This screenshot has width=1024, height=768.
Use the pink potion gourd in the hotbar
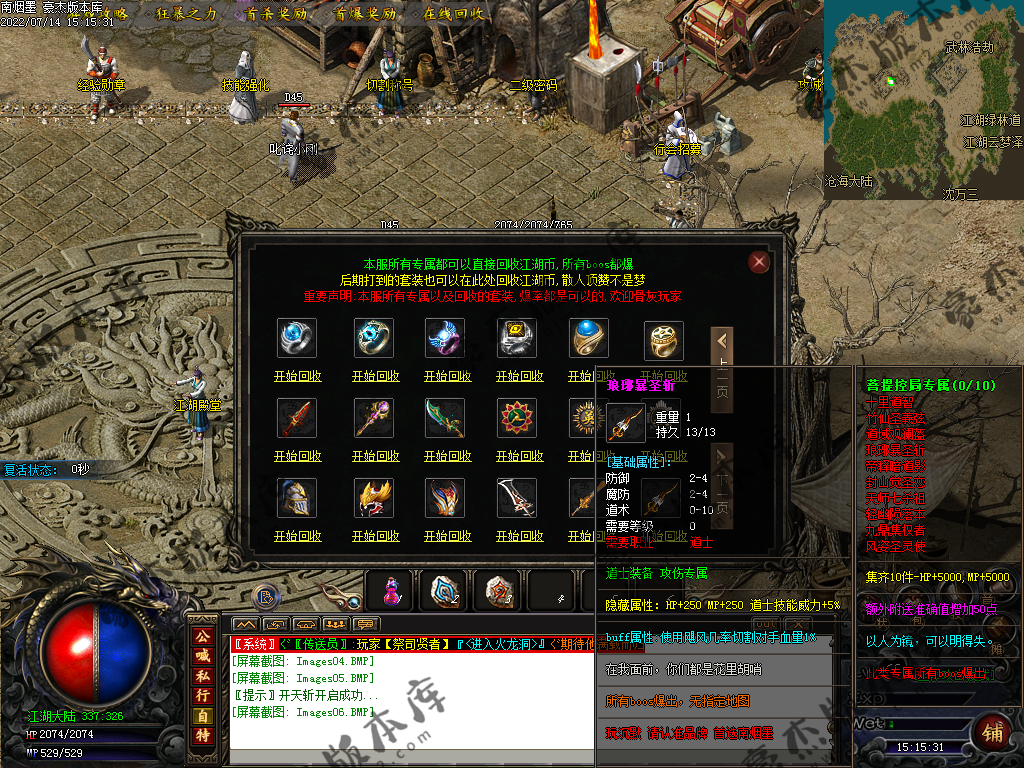point(391,591)
